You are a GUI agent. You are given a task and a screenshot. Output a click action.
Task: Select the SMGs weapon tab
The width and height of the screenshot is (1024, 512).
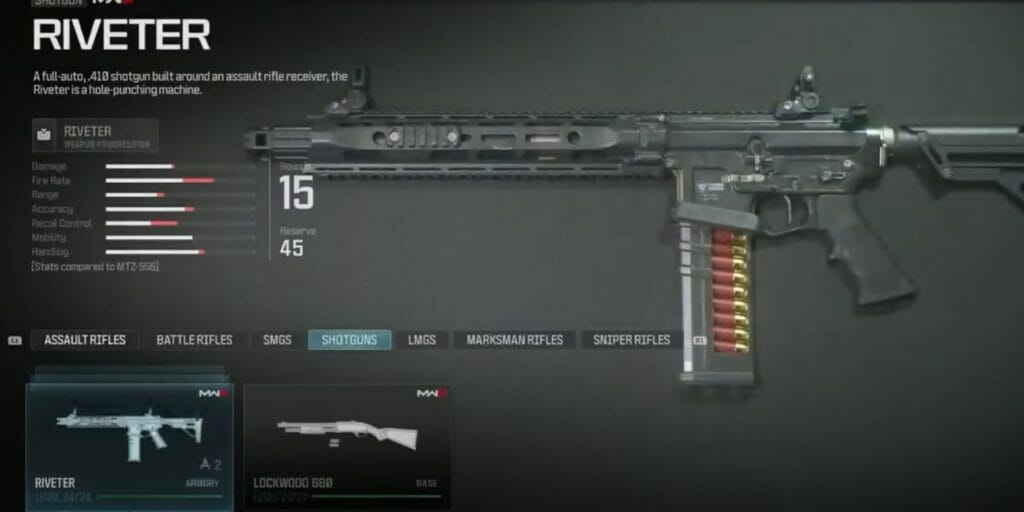tap(277, 340)
